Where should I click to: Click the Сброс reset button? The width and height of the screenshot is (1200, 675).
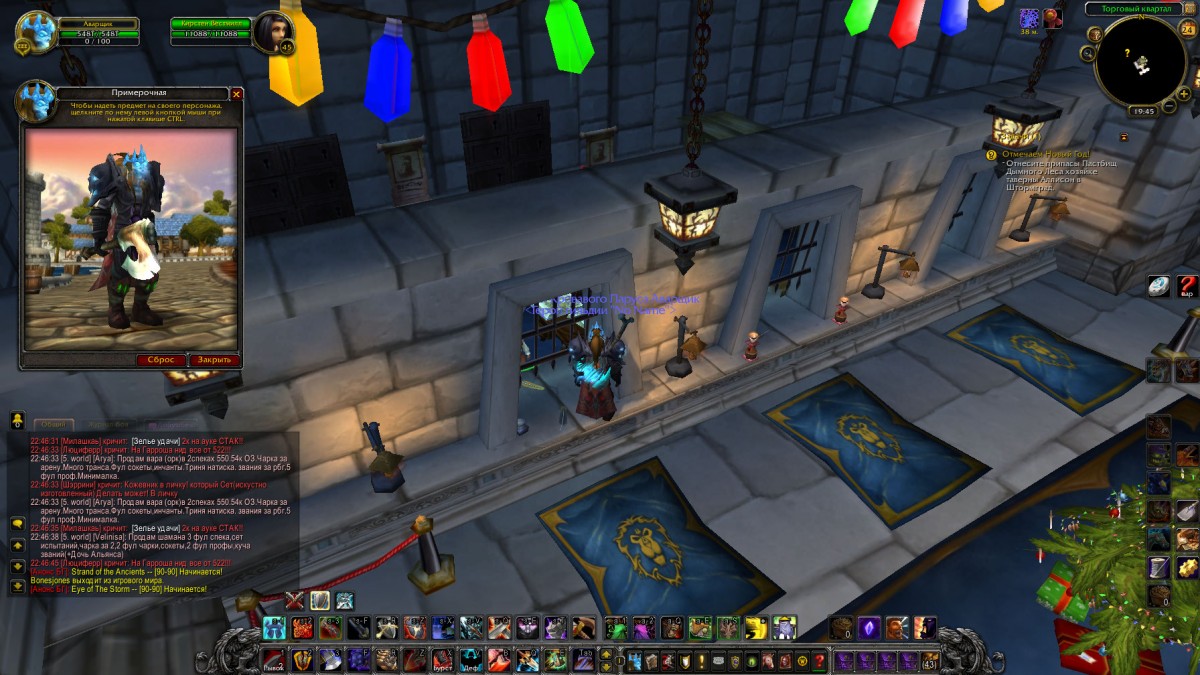coord(162,360)
